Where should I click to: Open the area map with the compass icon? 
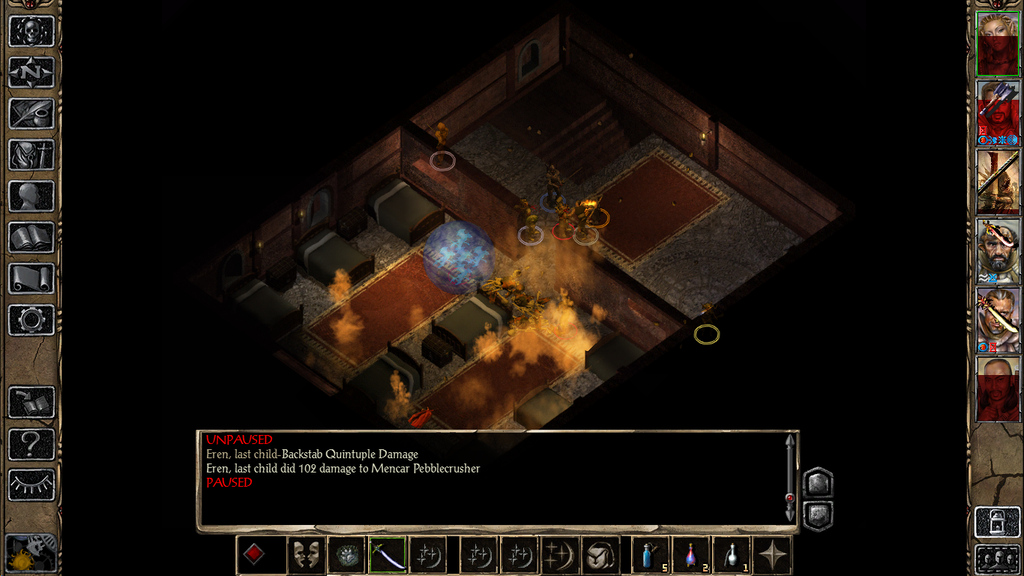31,72
